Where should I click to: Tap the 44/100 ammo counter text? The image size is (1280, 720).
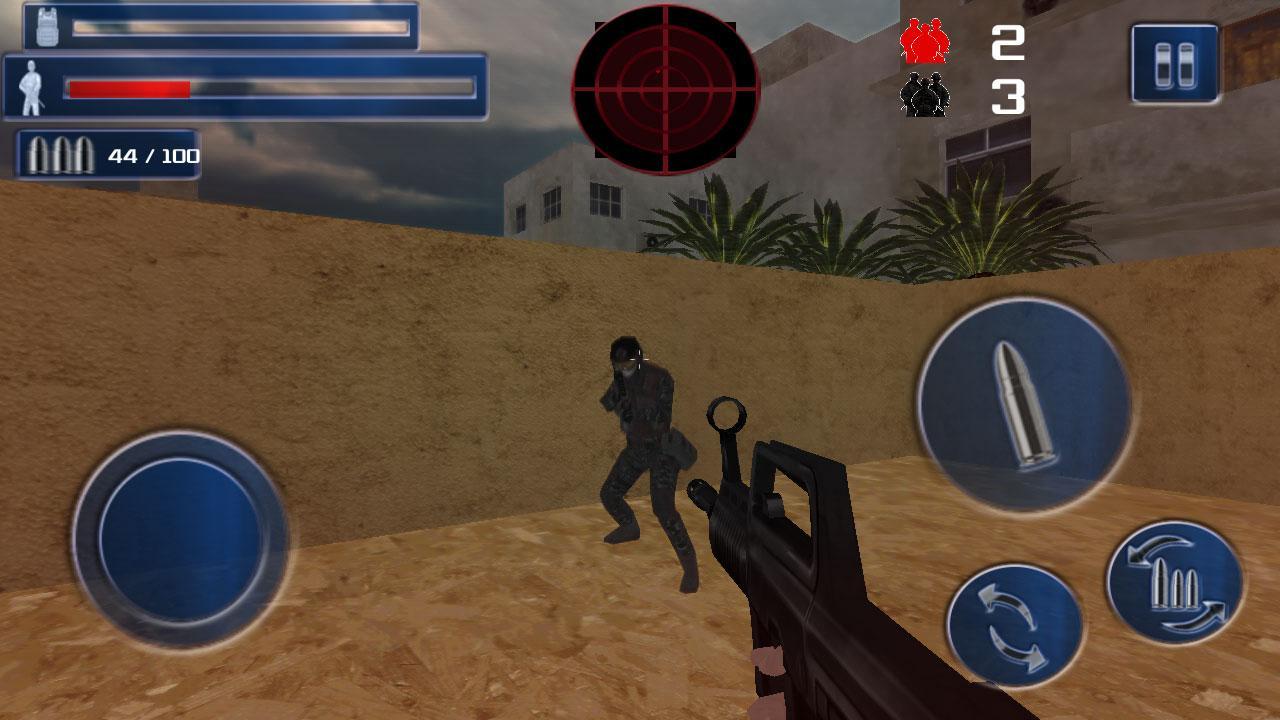point(153,155)
